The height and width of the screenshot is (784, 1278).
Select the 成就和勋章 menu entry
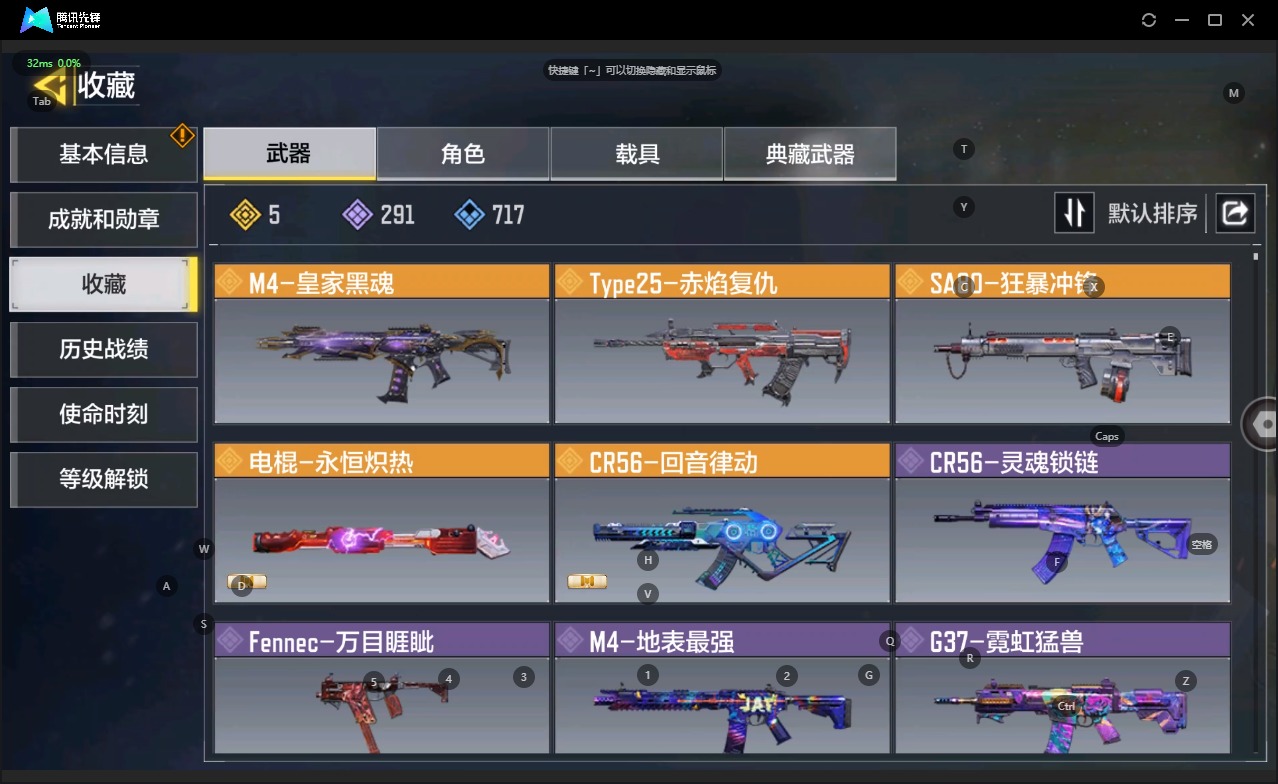pyautogui.click(x=103, y=219)
